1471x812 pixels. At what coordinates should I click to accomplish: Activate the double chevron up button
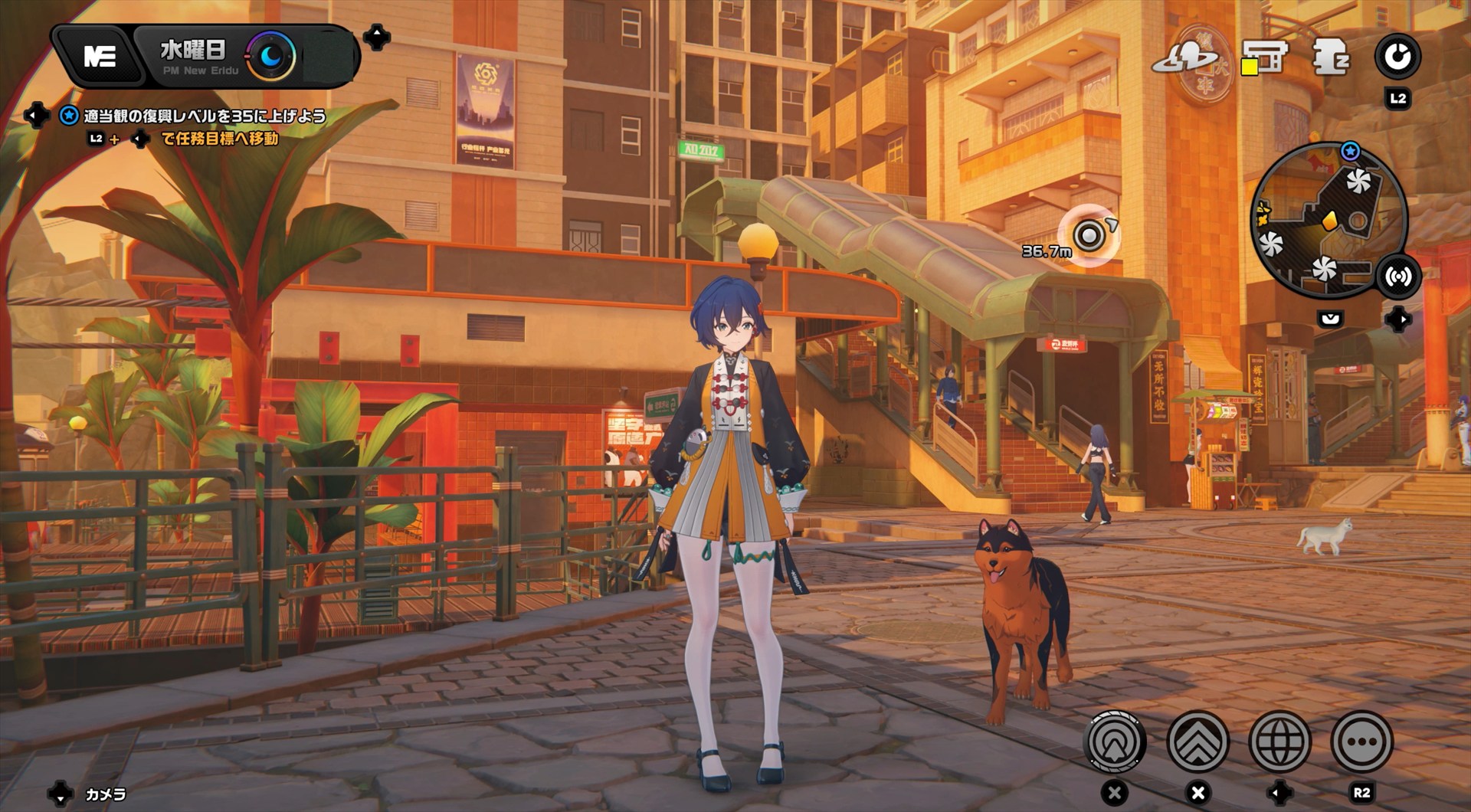pyautogui.click(x=1197, y=742)
